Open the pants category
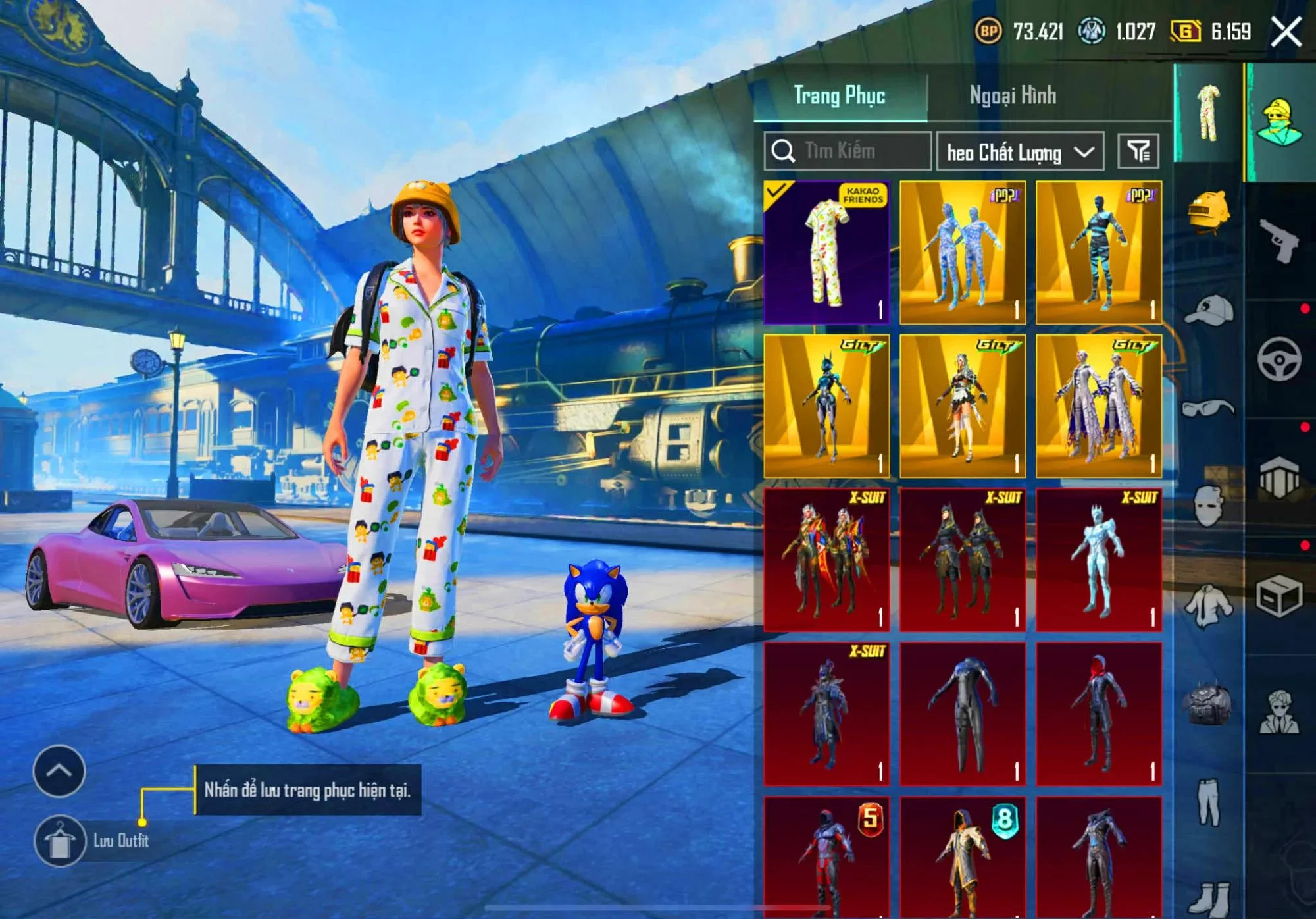This screenshot has height=919, width=1316. click(x=1209, y=803)
